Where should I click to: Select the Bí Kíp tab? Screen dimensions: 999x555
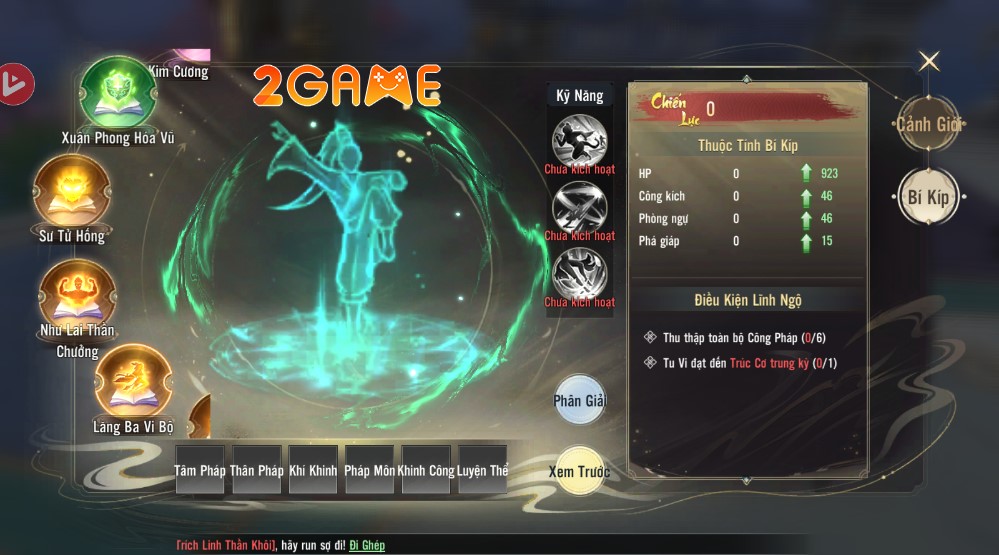point(928,196)
